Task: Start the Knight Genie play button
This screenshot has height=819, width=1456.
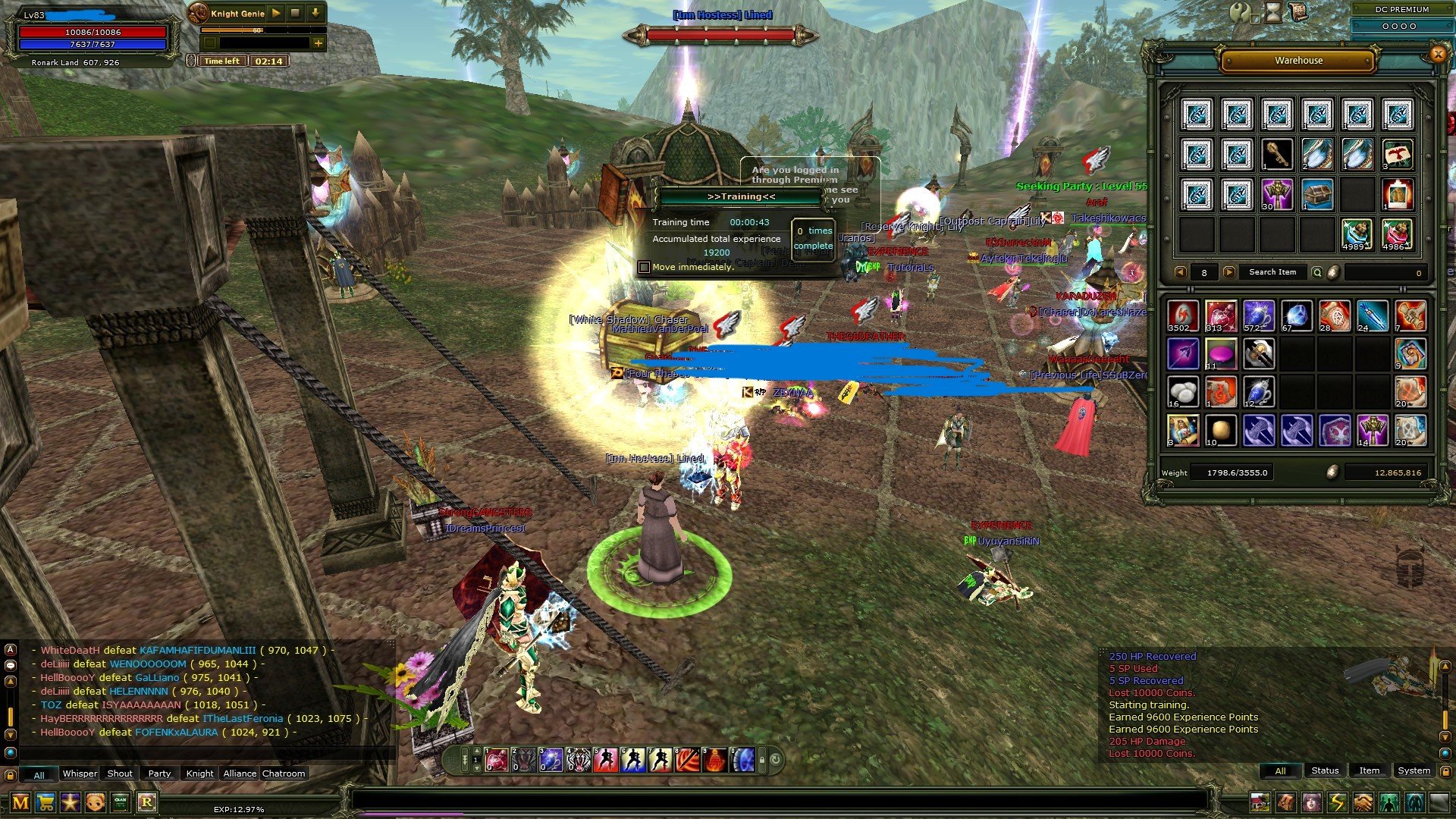Action: (x=276, y=13)
